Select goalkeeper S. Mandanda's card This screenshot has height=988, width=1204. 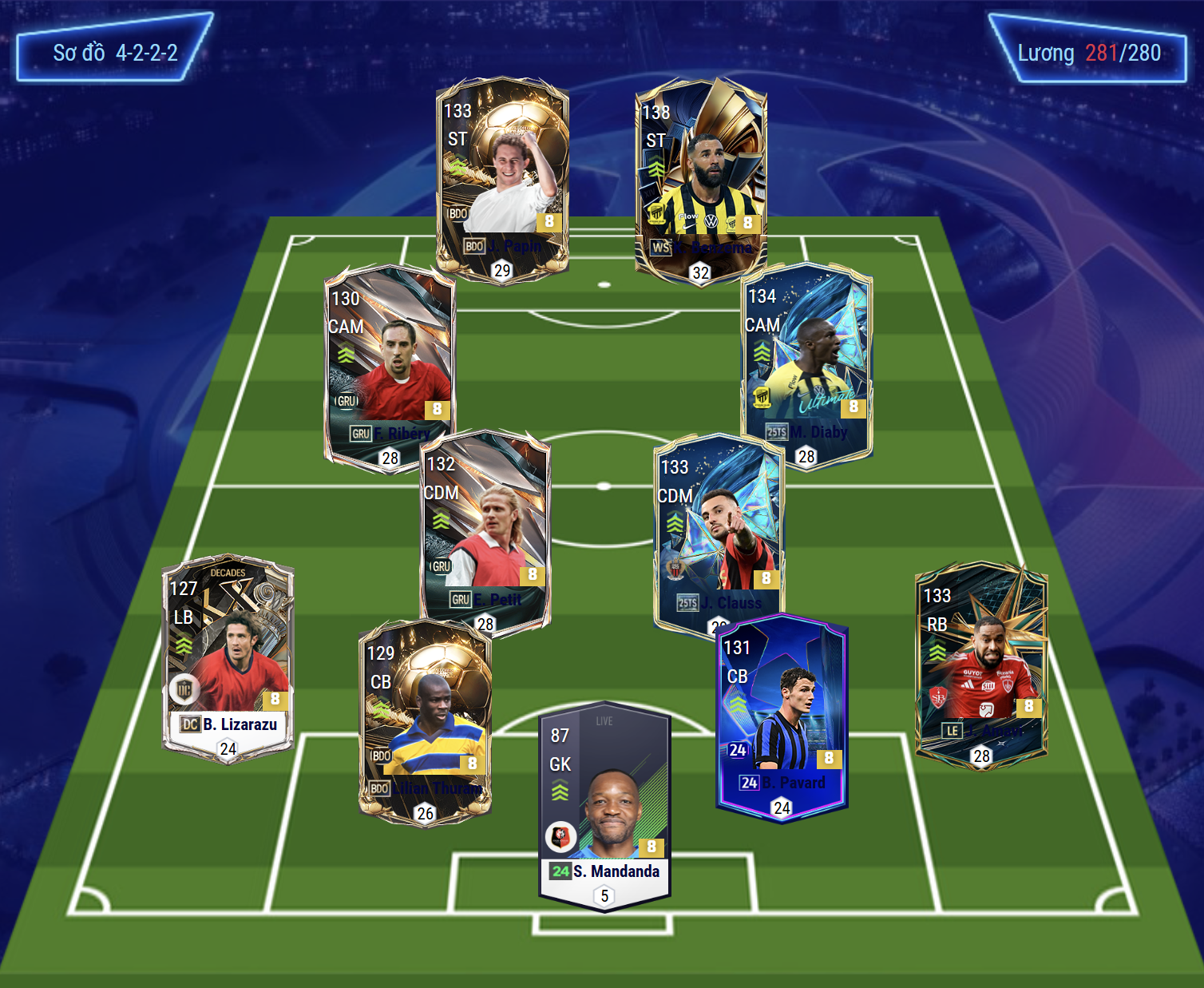click(x=604, y=807)
